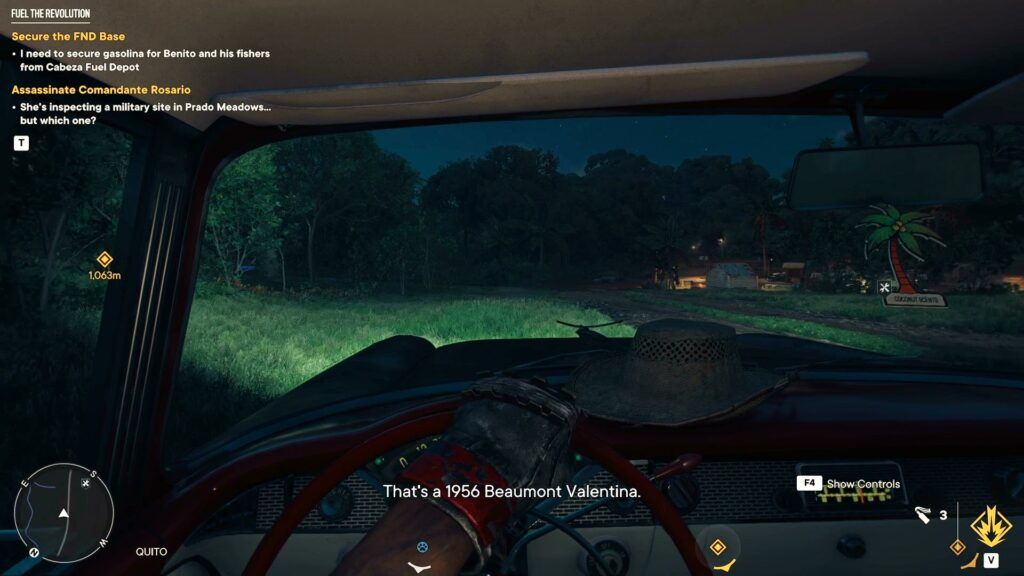Activate the Supremo ability icon
The width and height of the screenshot is (1024, 576).
989,525
